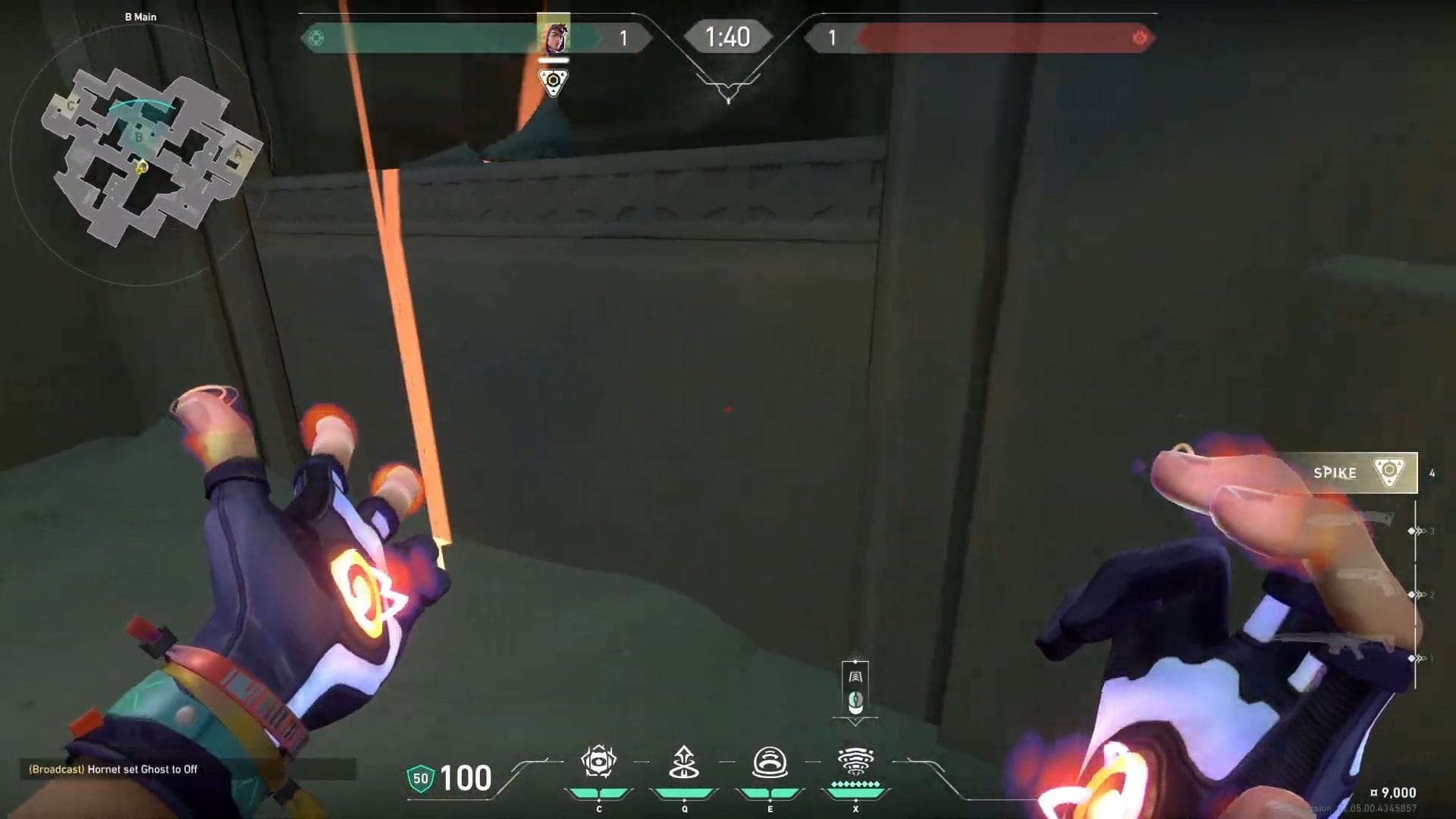Click the ally team emblem on the scoreboard

coord(317,36)
